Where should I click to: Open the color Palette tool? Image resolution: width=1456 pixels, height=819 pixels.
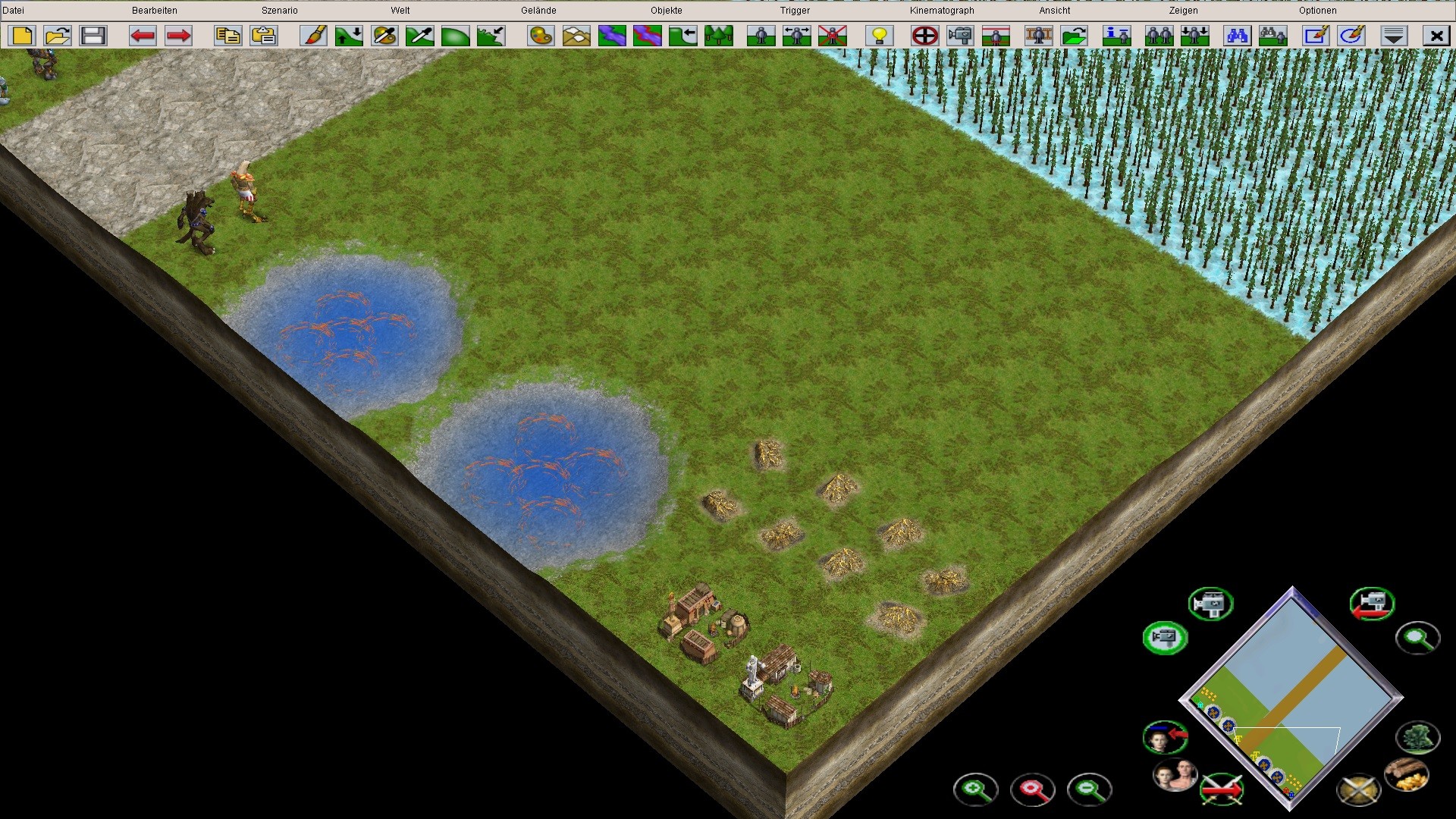click(540, 35)
